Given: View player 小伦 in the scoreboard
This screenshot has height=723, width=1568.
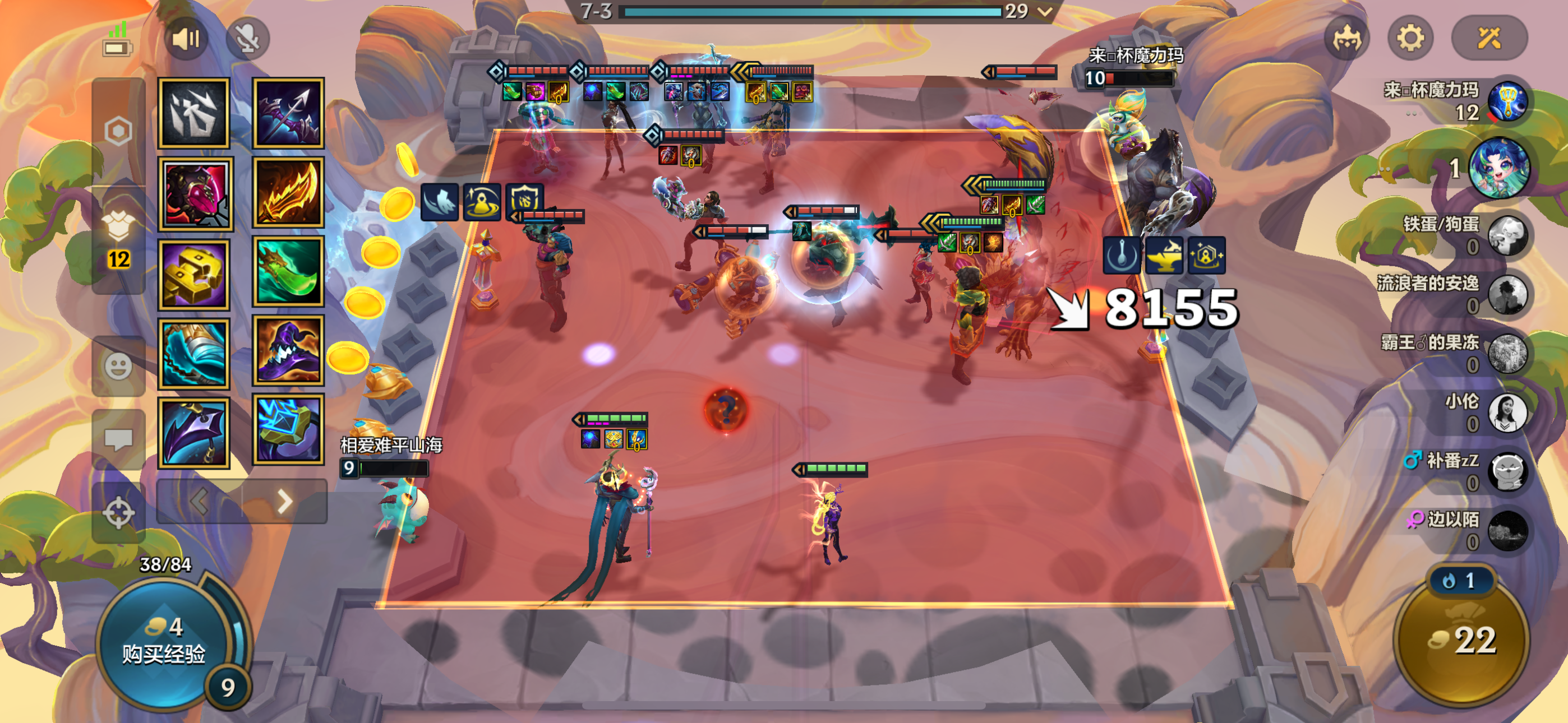Looking at the screenshot, I should (1507, 412).
